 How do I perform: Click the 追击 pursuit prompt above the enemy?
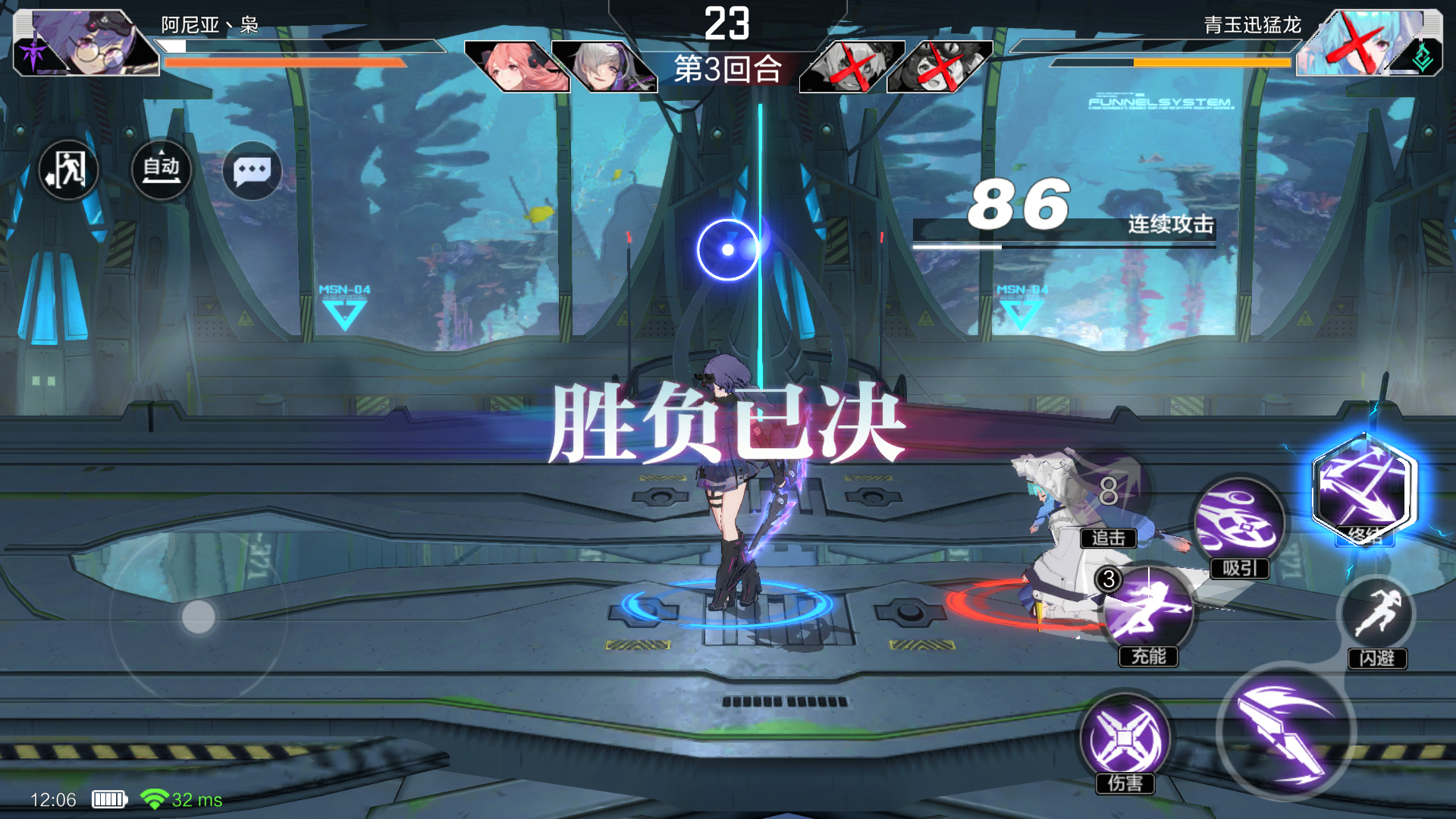(1109, 538)
